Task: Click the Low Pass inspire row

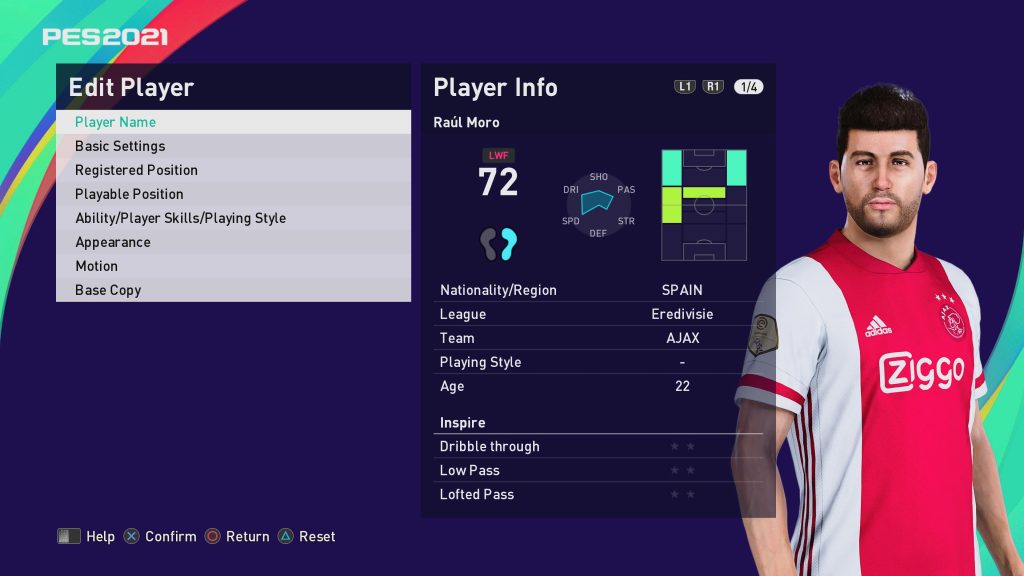Action: pyautogui.click(x=598, y=470)
